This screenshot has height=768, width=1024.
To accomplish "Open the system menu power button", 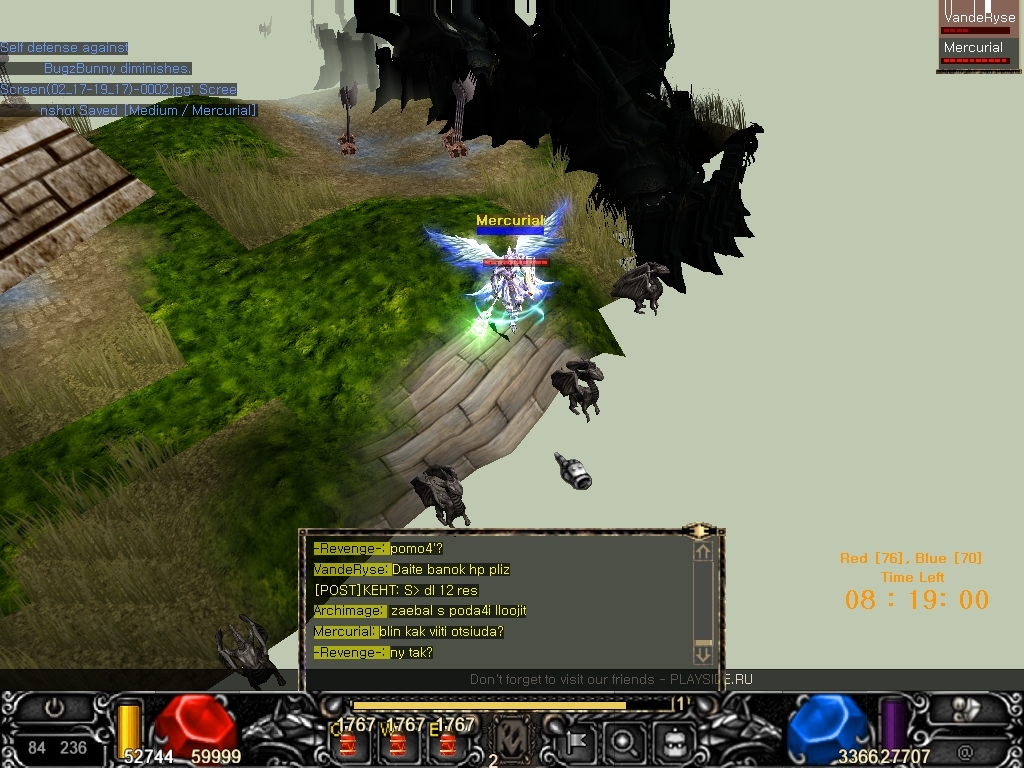I will click(55, 708).
